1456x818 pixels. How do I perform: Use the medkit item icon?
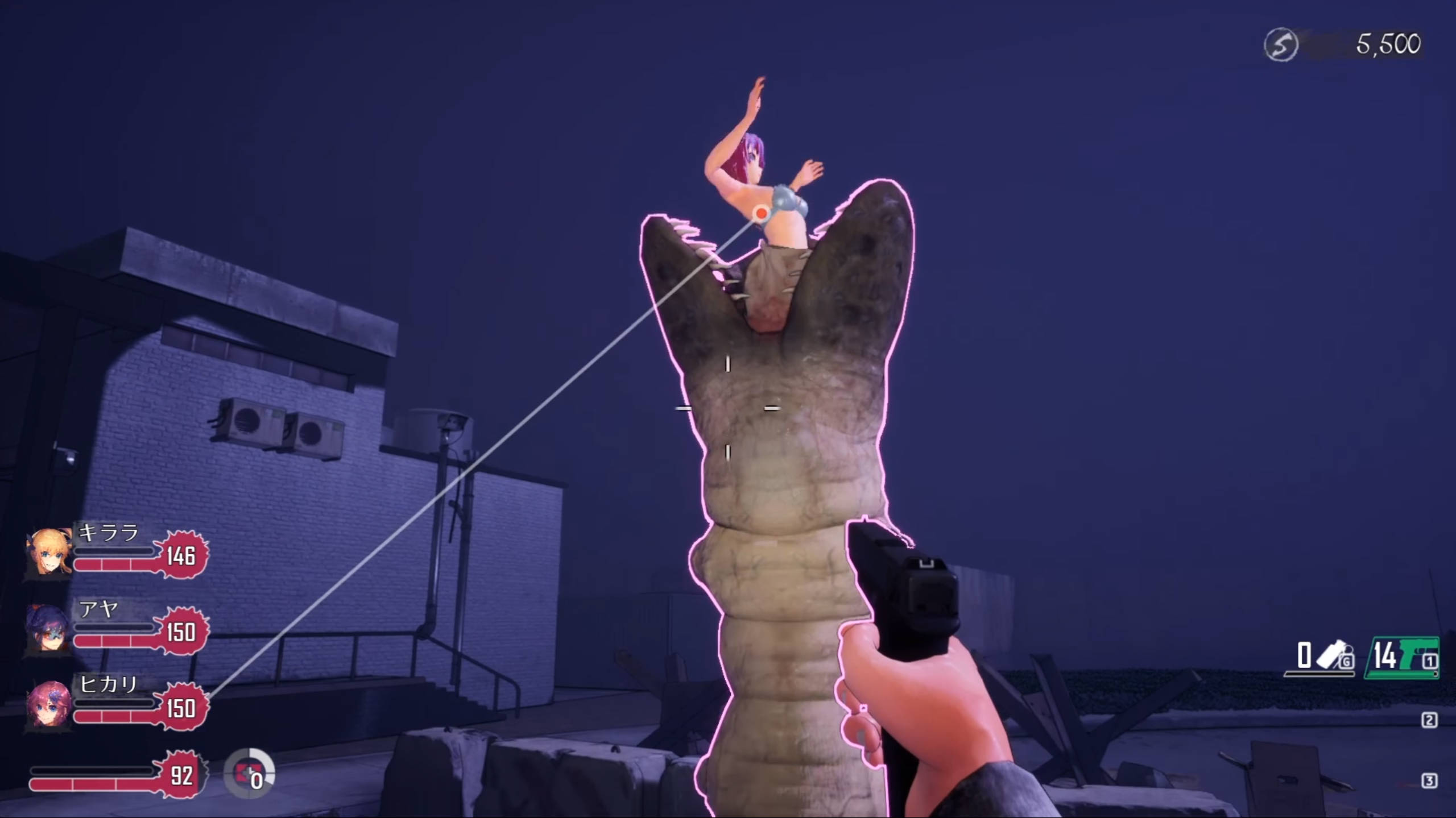click(x=249, y=774)
